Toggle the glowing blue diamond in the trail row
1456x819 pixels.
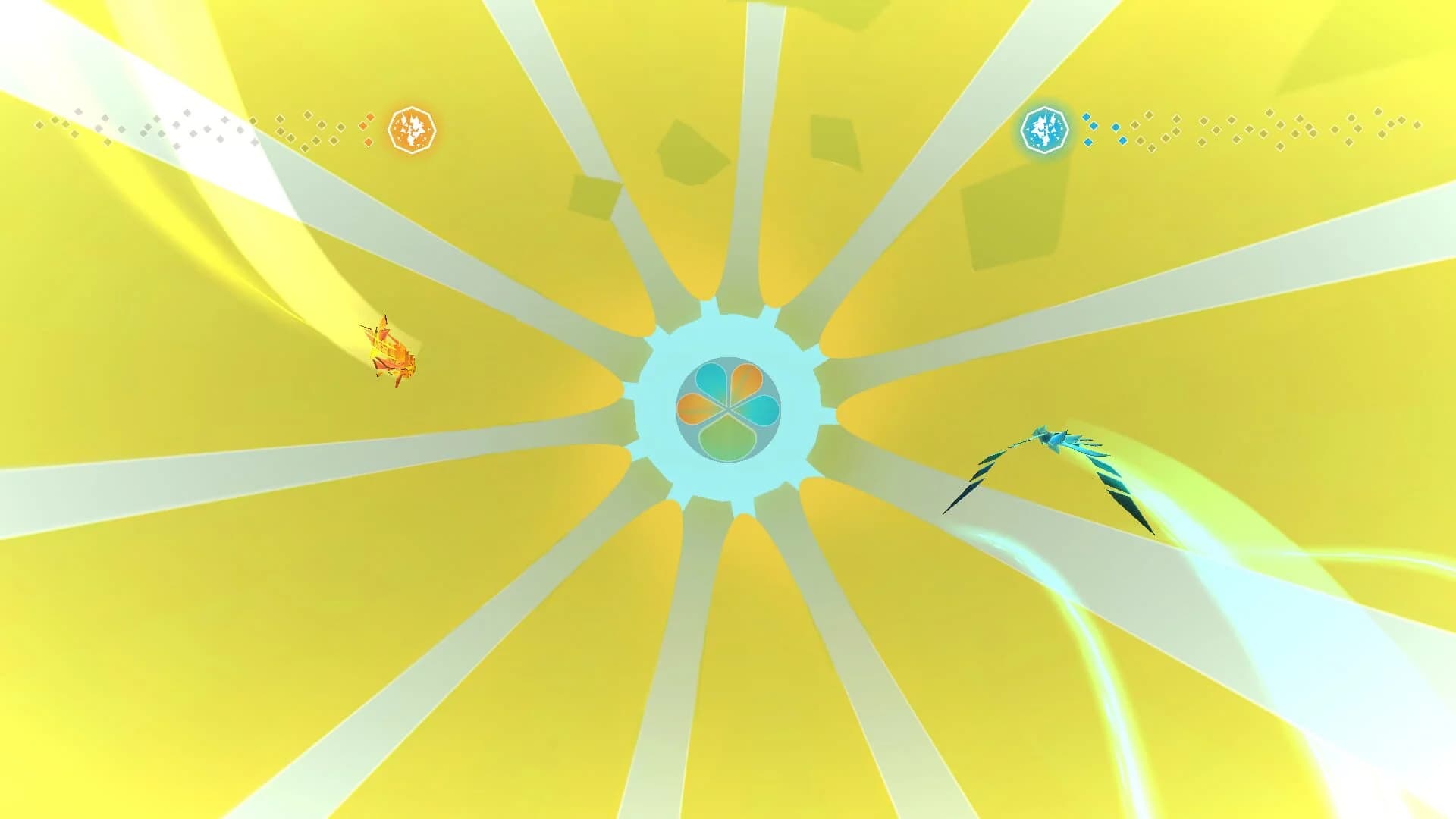point(1116,127)
